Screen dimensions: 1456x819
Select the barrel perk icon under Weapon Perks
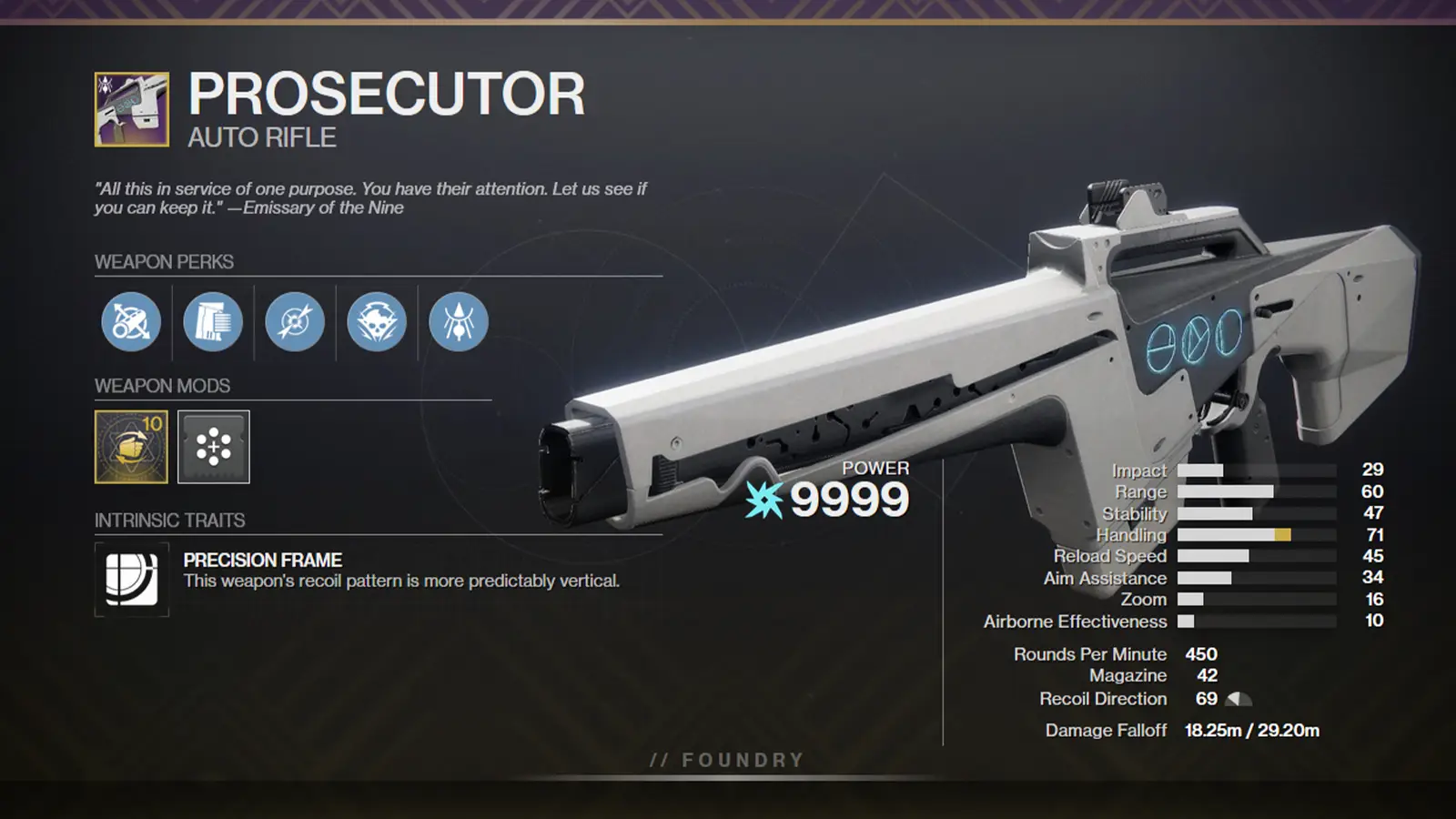coord(129,322)
